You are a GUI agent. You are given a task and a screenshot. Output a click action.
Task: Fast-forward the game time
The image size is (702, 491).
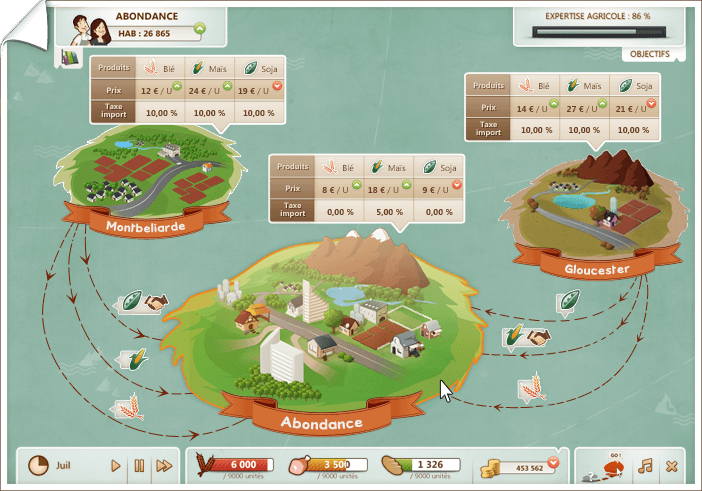pyautogui.click(x=164, y=465)
